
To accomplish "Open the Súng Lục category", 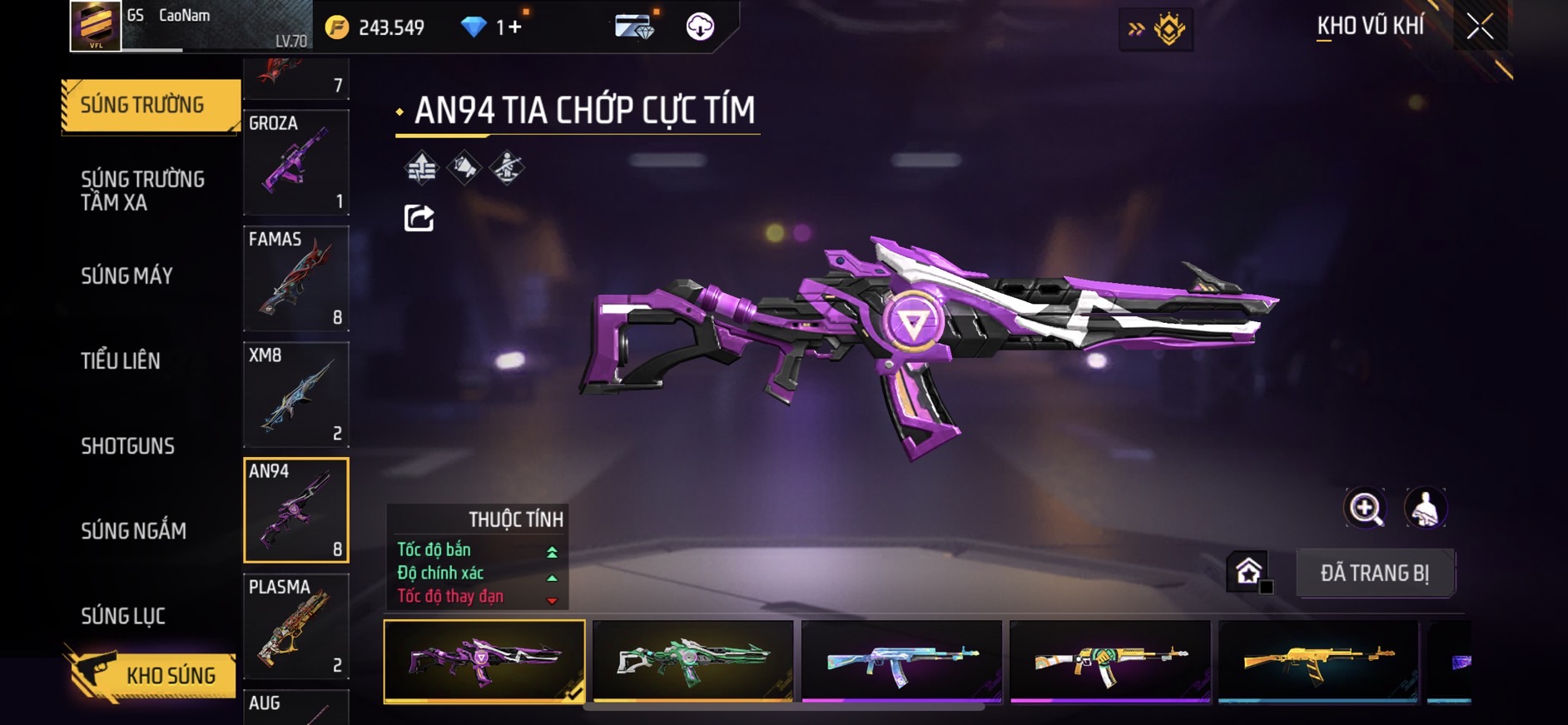I will click(123, 616).
